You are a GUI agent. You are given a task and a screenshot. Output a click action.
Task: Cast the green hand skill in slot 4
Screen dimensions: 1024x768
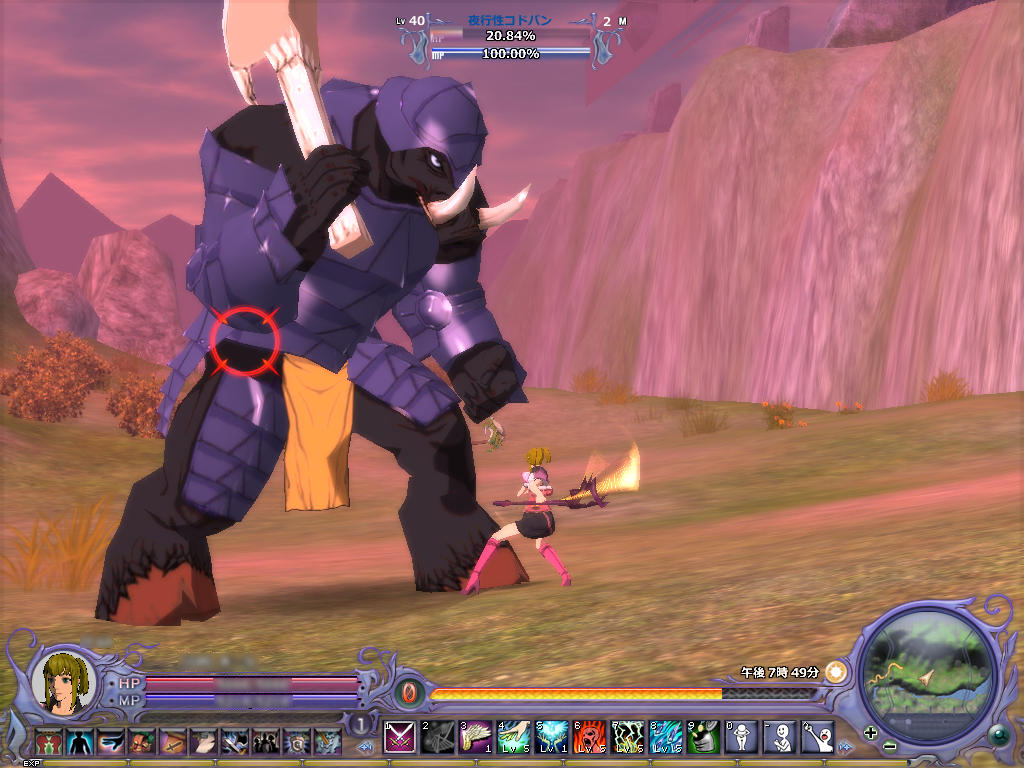coord(515,738)
